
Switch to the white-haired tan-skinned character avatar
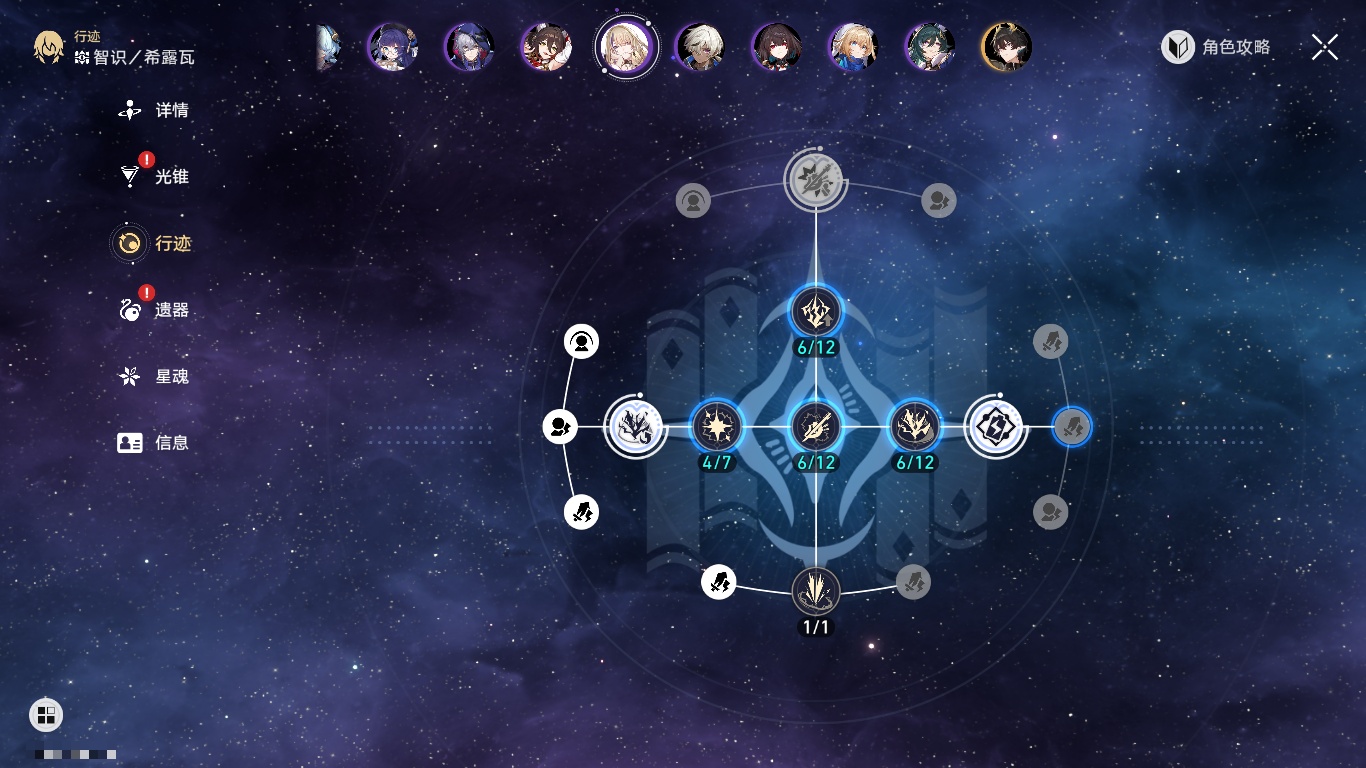(x=699, y=46)
